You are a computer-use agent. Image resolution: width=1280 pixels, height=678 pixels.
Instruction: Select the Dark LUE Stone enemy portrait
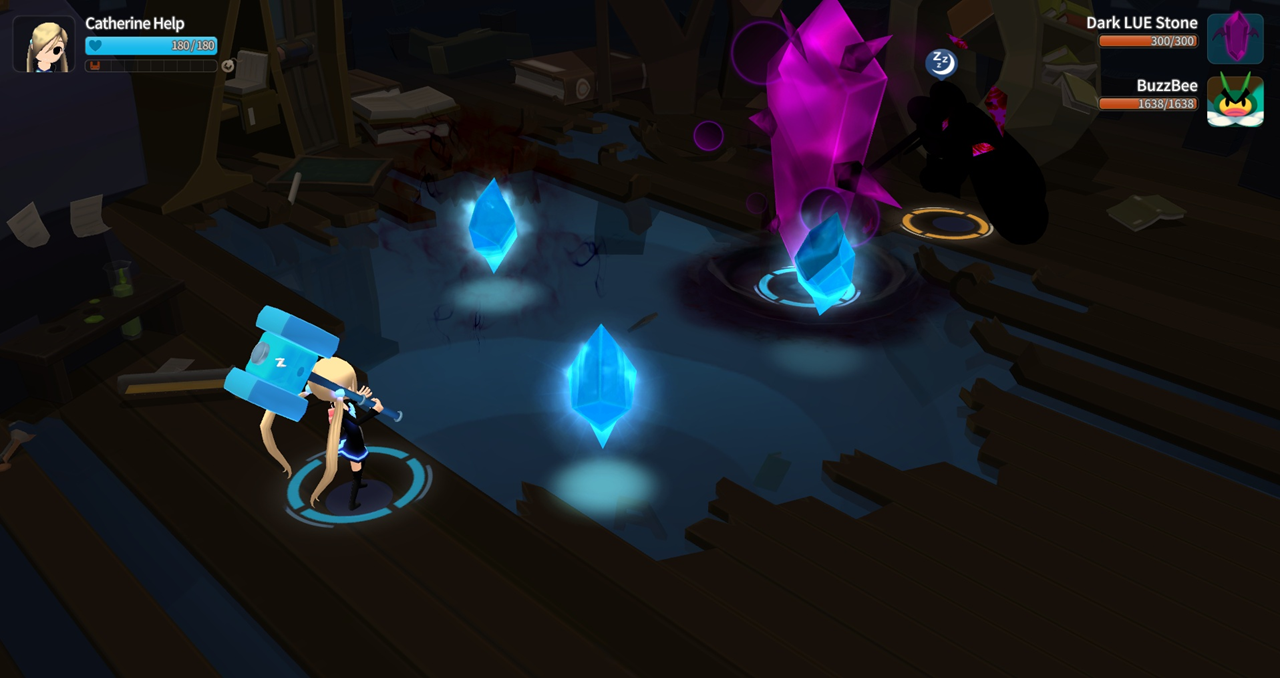[x=1235, y=38]
